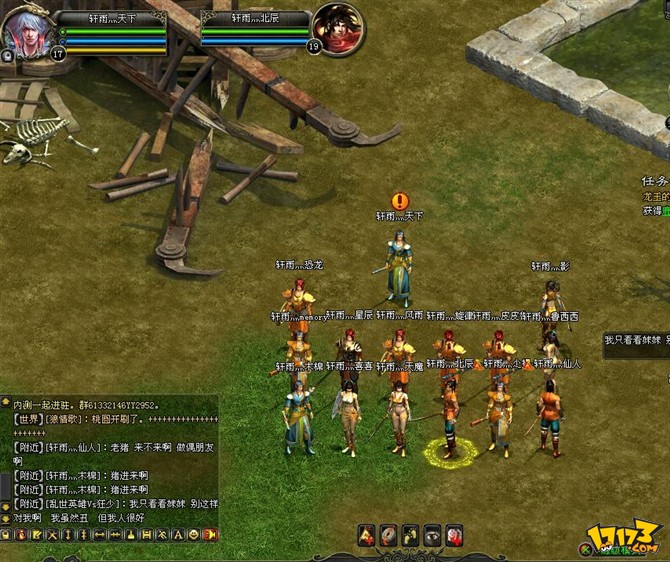
Task: Open the chat emoticon smiley picker
Action: coord(193,536)
